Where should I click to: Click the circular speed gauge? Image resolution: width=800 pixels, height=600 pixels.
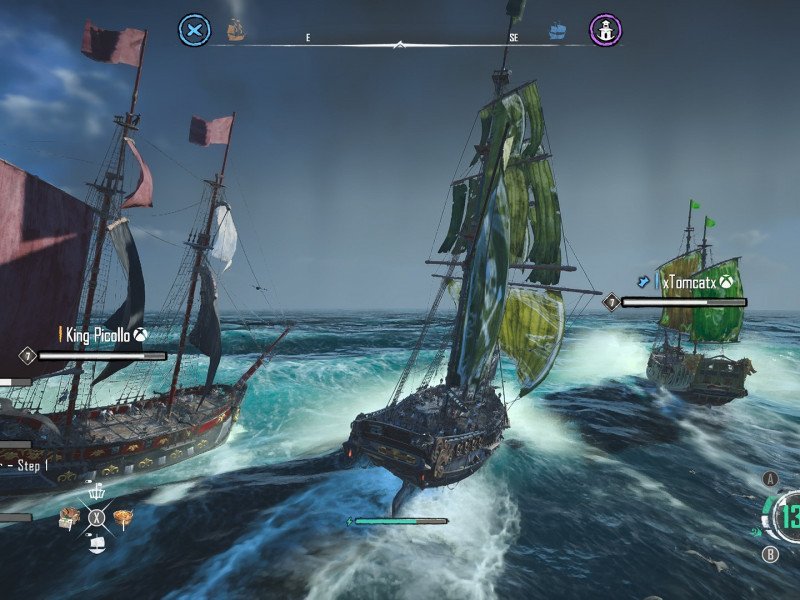[785, 517]
